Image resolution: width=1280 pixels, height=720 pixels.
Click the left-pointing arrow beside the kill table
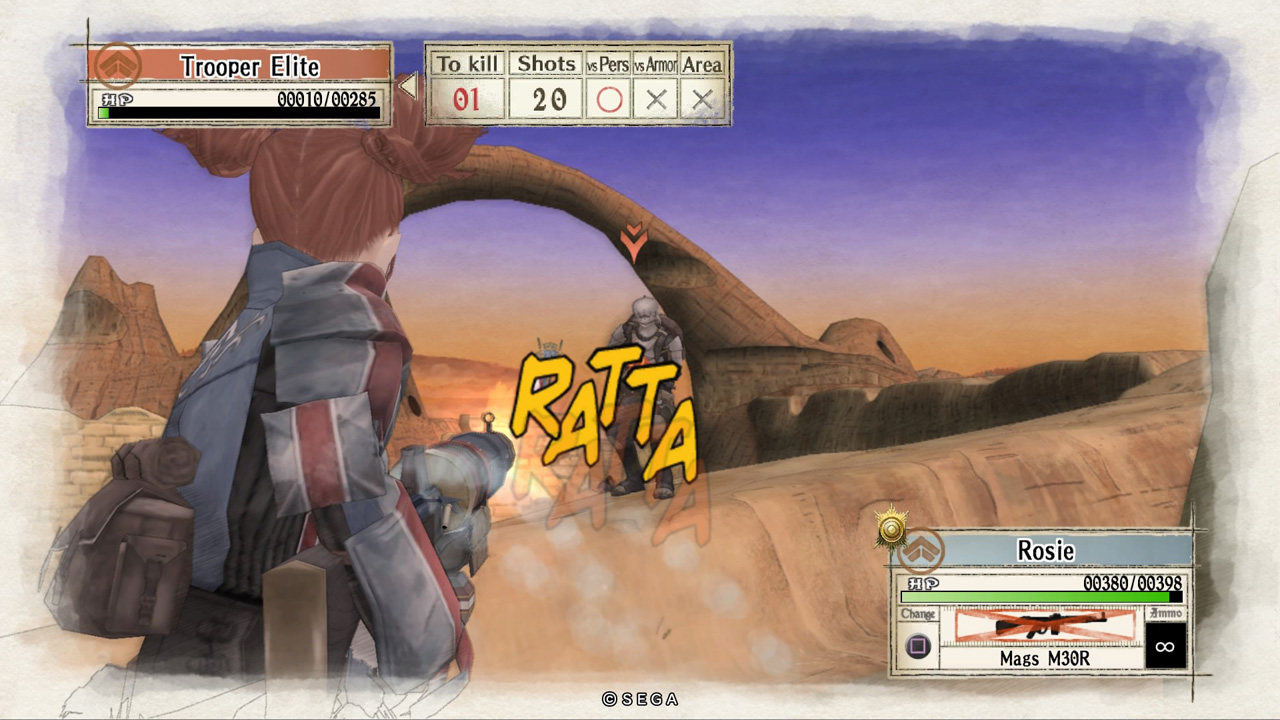click(408, 84)
